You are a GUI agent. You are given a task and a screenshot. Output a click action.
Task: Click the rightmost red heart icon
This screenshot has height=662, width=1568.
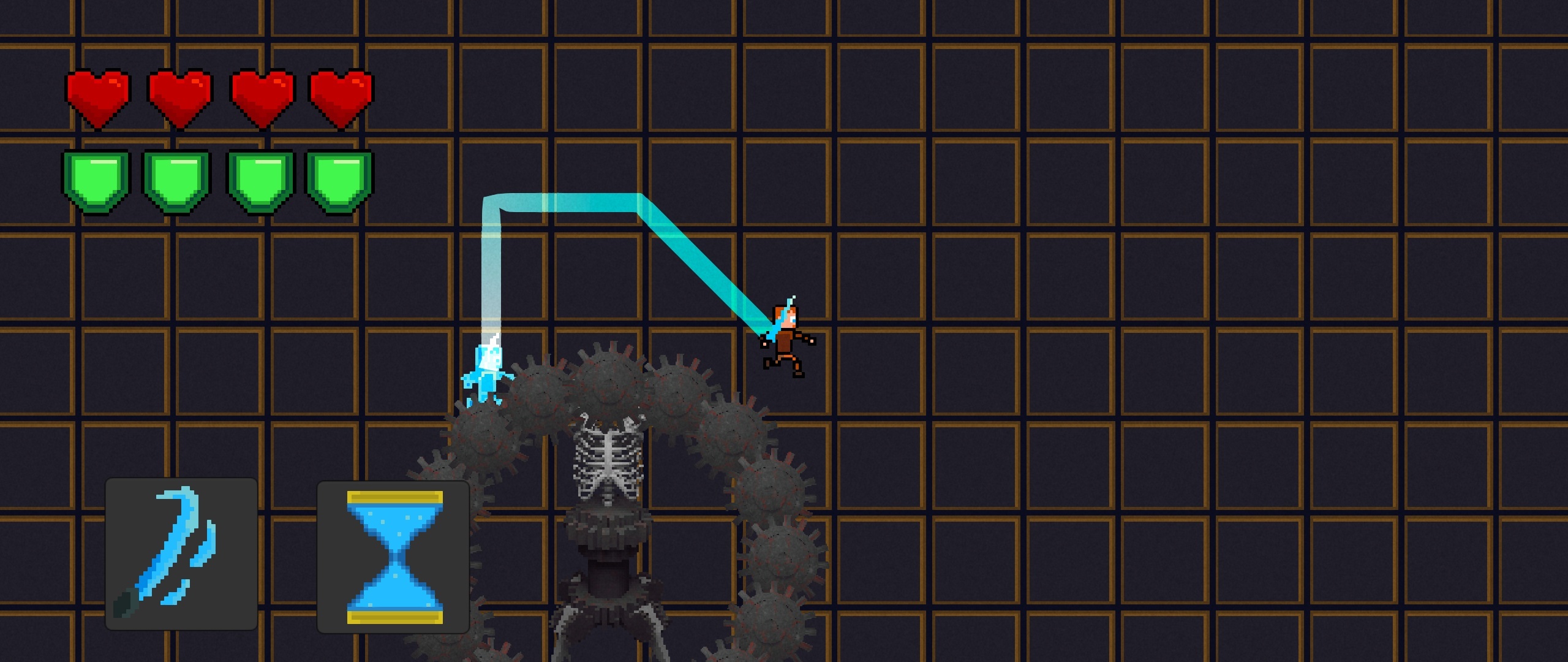(343, 95)
